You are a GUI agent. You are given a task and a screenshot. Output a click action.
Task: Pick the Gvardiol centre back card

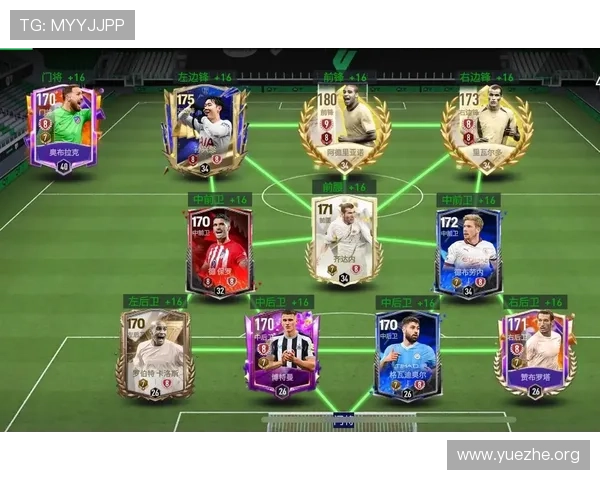tap(407, 353)
